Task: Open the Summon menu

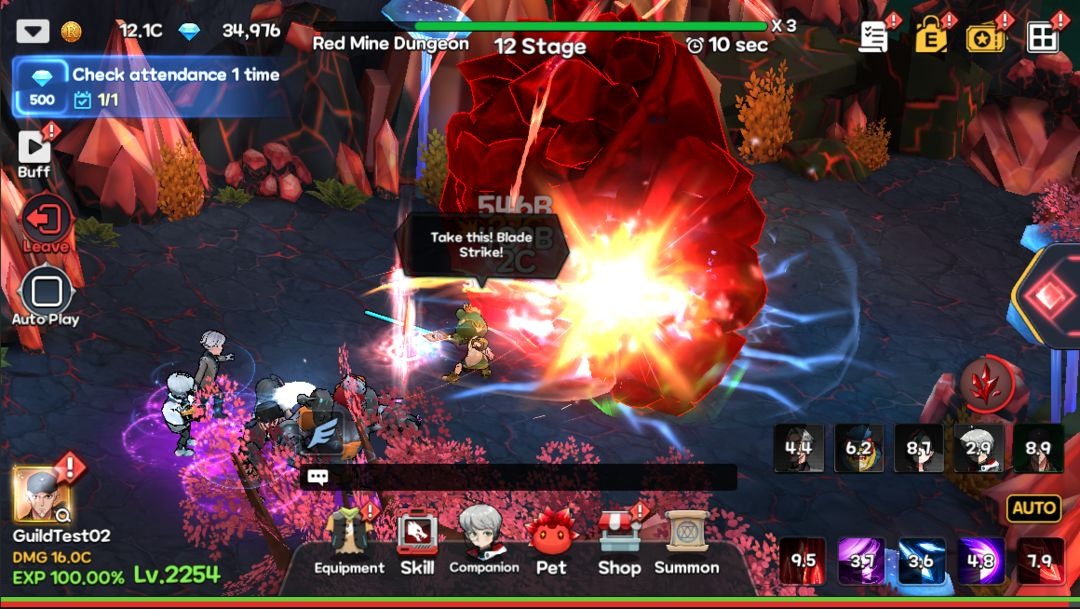Action: click(687, 544)
